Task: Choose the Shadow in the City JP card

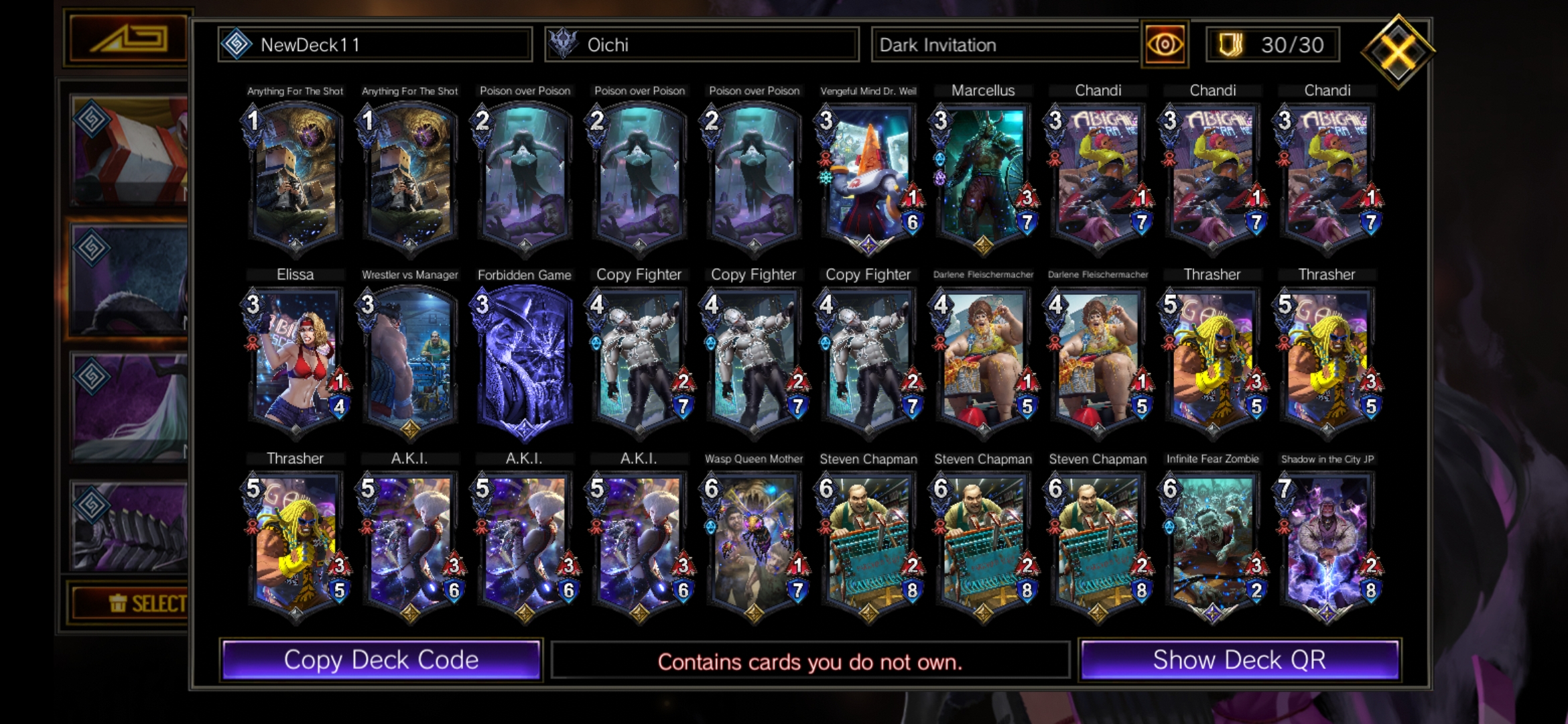Action: (1327, 546)
